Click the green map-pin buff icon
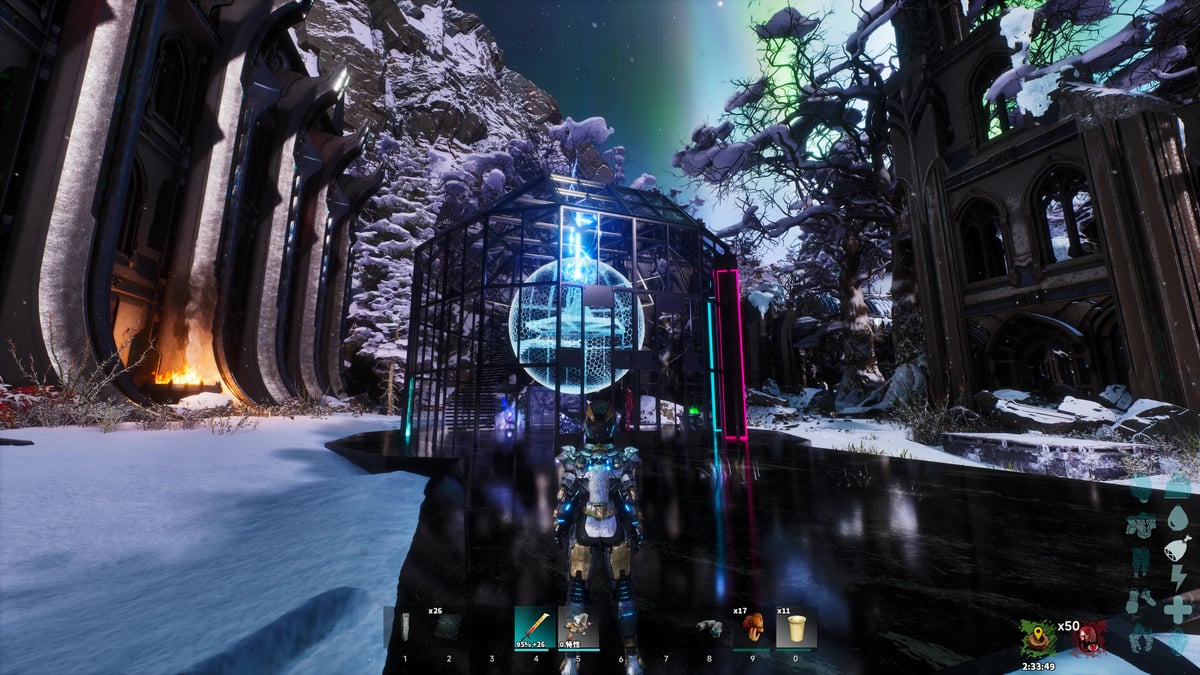 click(1037, 637)
